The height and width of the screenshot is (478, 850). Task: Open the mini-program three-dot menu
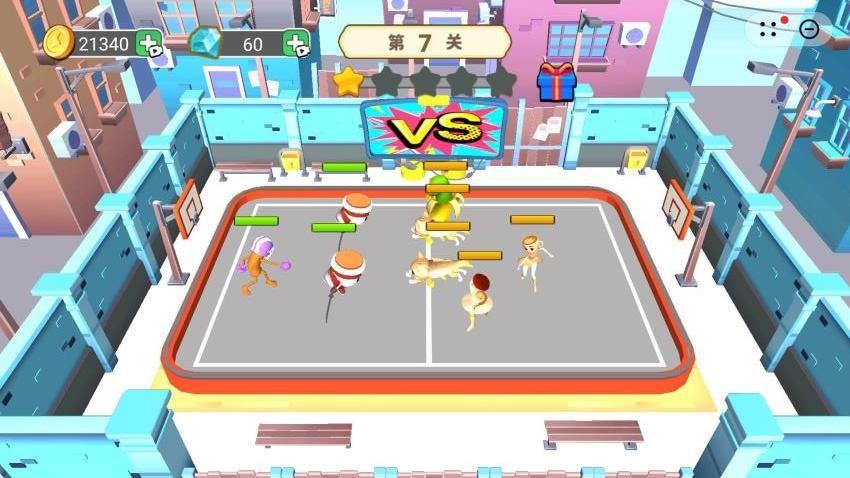coord(768,29)
